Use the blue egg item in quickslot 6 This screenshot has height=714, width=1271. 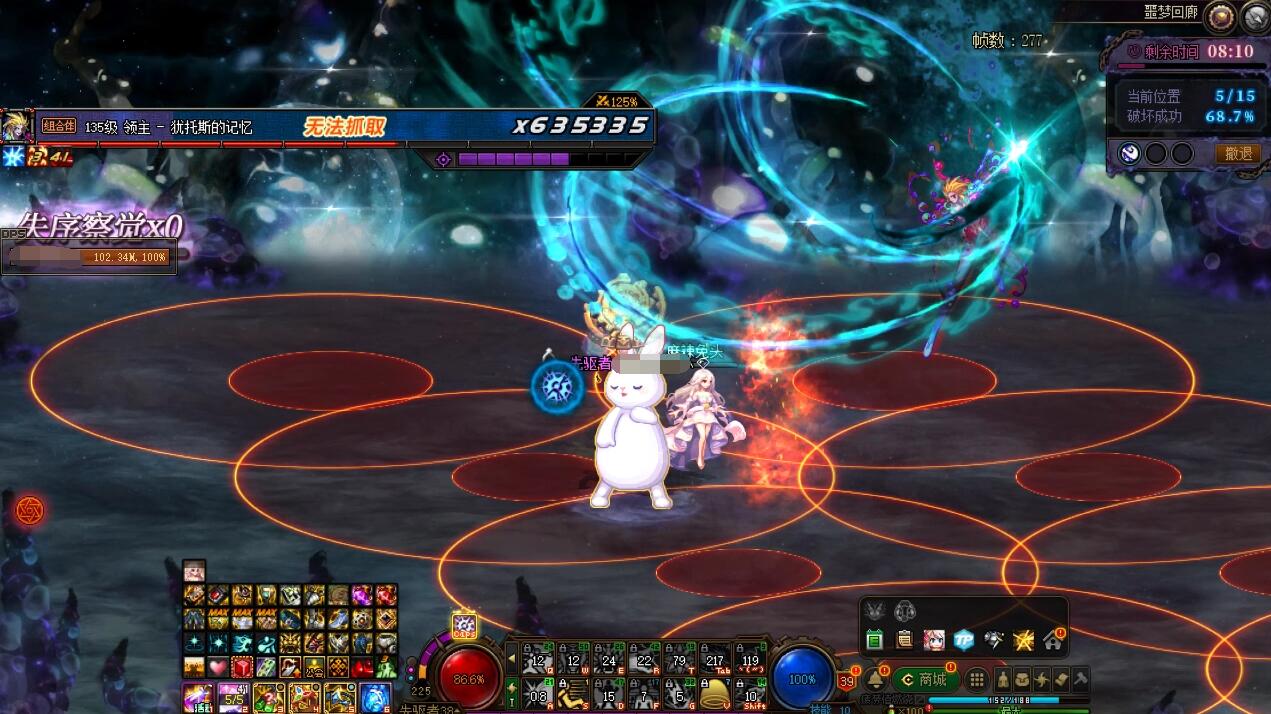tap(375, 697)
